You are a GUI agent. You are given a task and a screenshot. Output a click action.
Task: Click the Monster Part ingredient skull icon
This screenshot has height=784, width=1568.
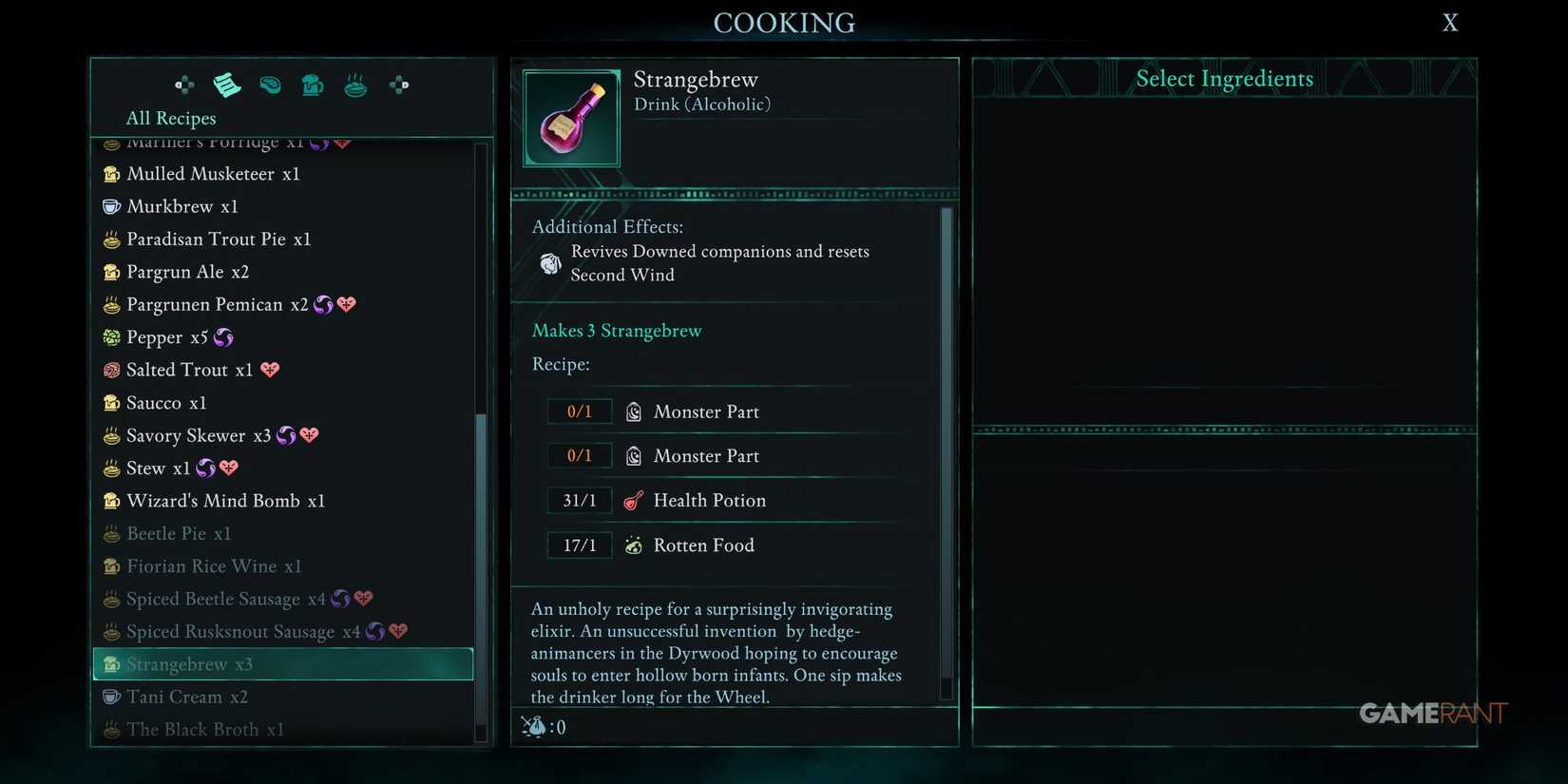633,411
